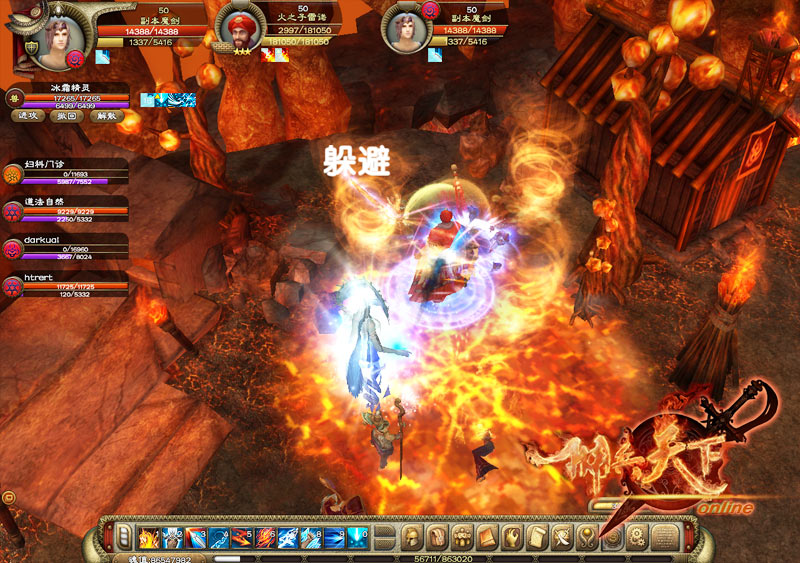Click the pet's 进攻 attack button
800x563 pixels.
[27, 115]
